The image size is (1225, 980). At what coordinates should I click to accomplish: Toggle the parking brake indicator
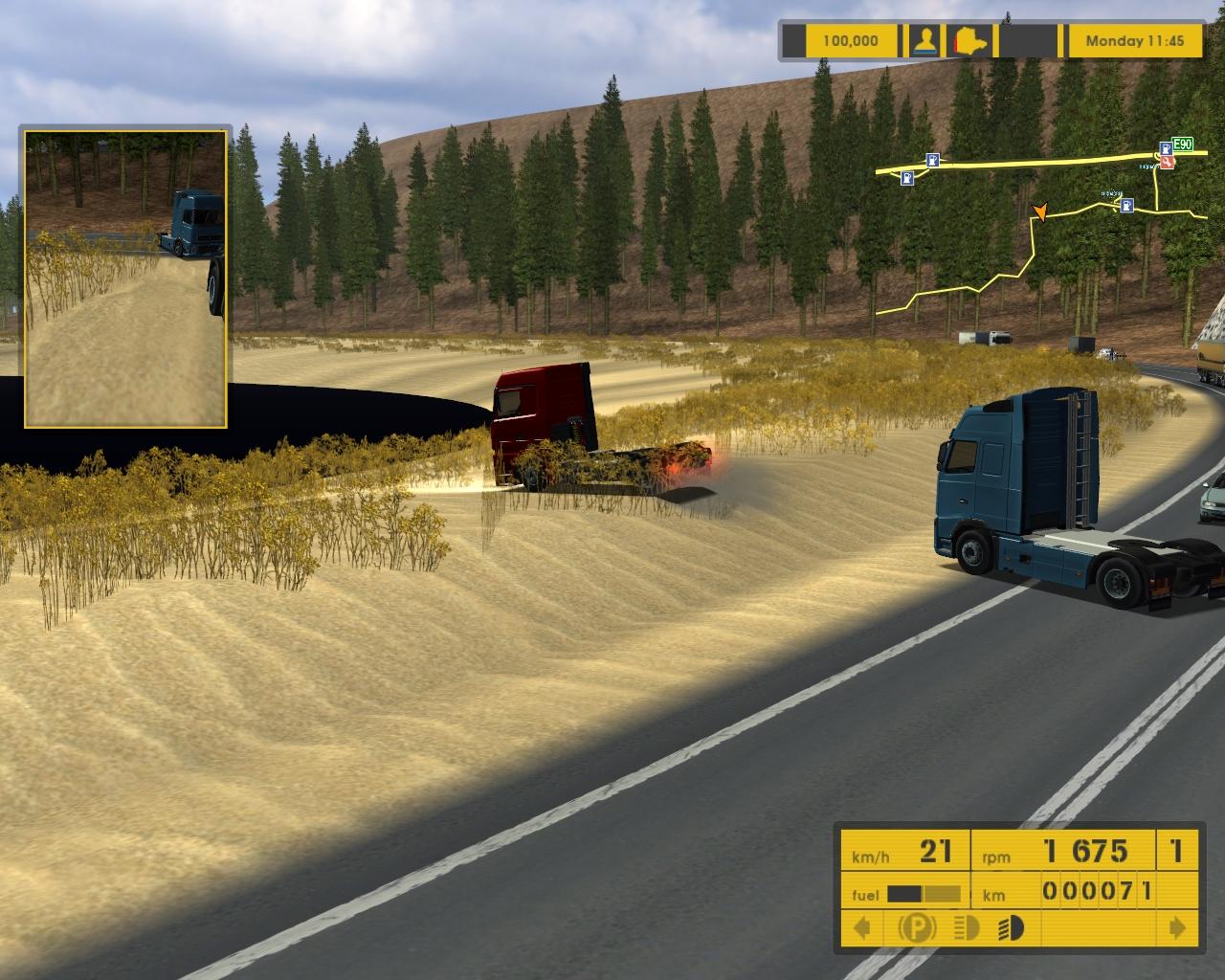916,927
